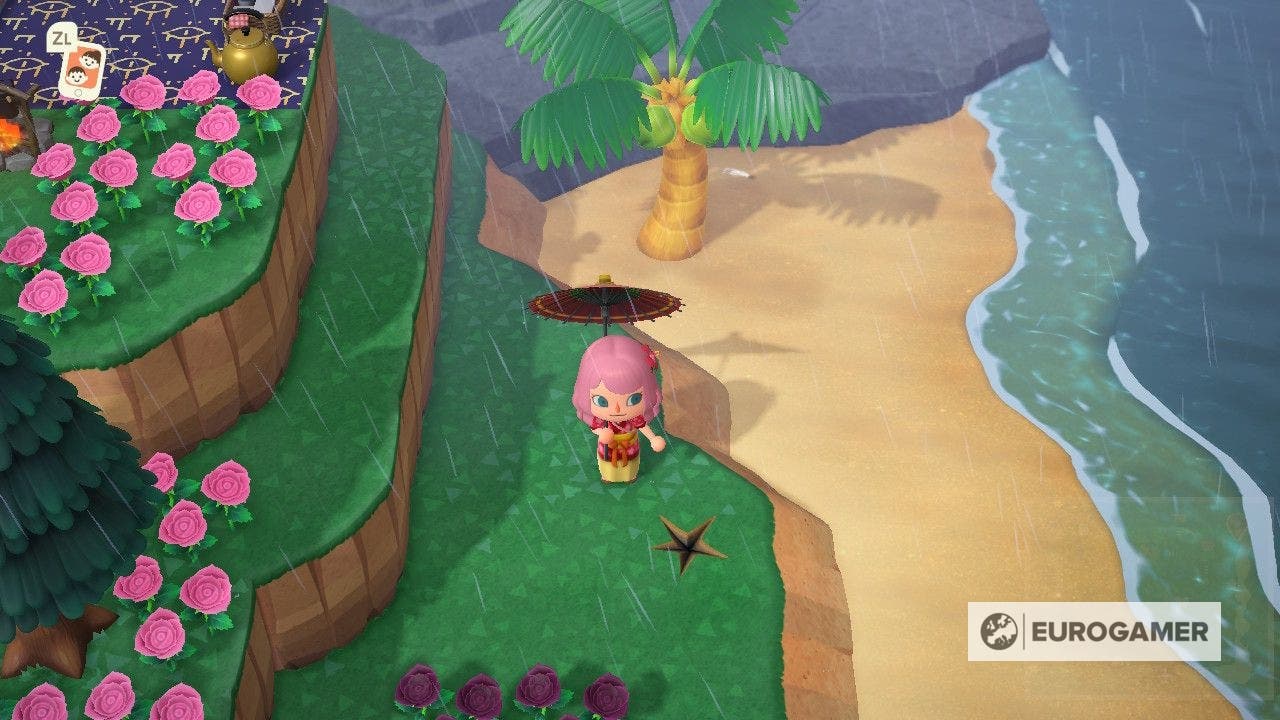Open the NookPhone call islander icon
Image resolution: width=1280 pixels, height=720 pixels.
coord(82,70)
